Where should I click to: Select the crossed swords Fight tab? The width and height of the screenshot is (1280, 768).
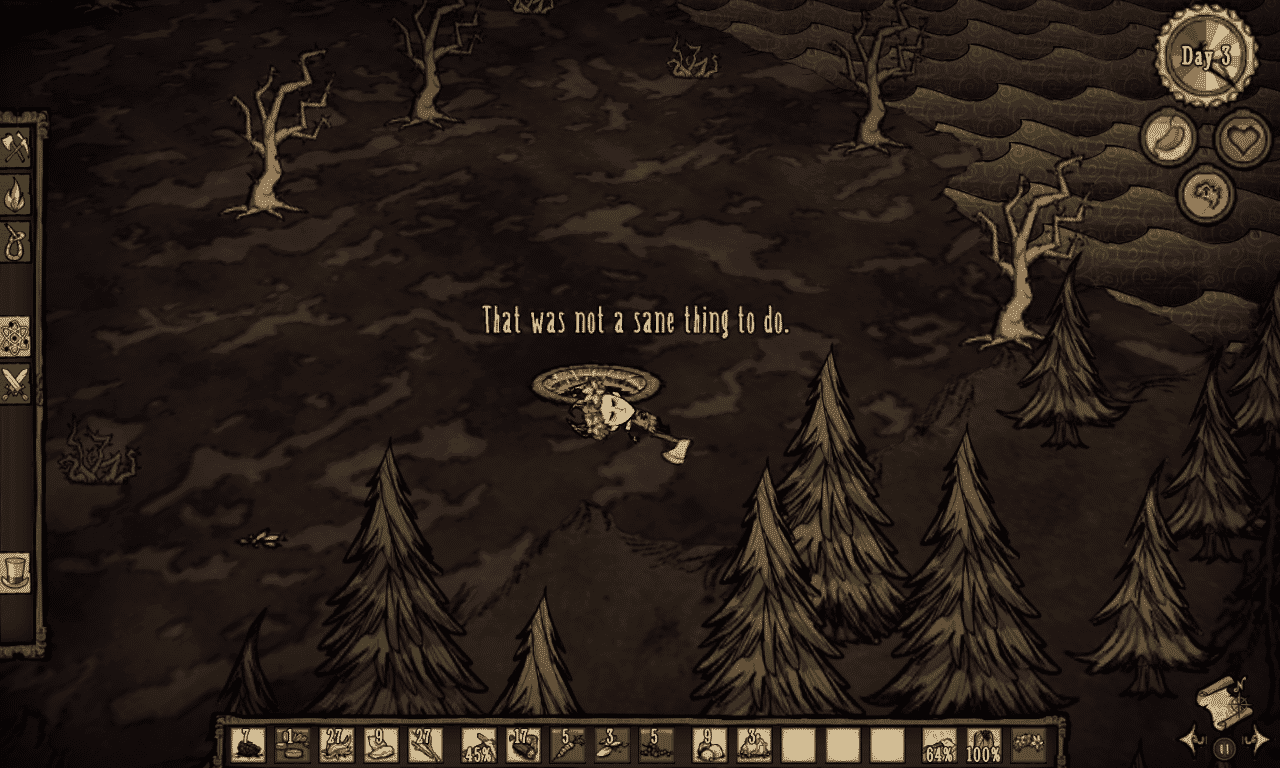point(16,383)
